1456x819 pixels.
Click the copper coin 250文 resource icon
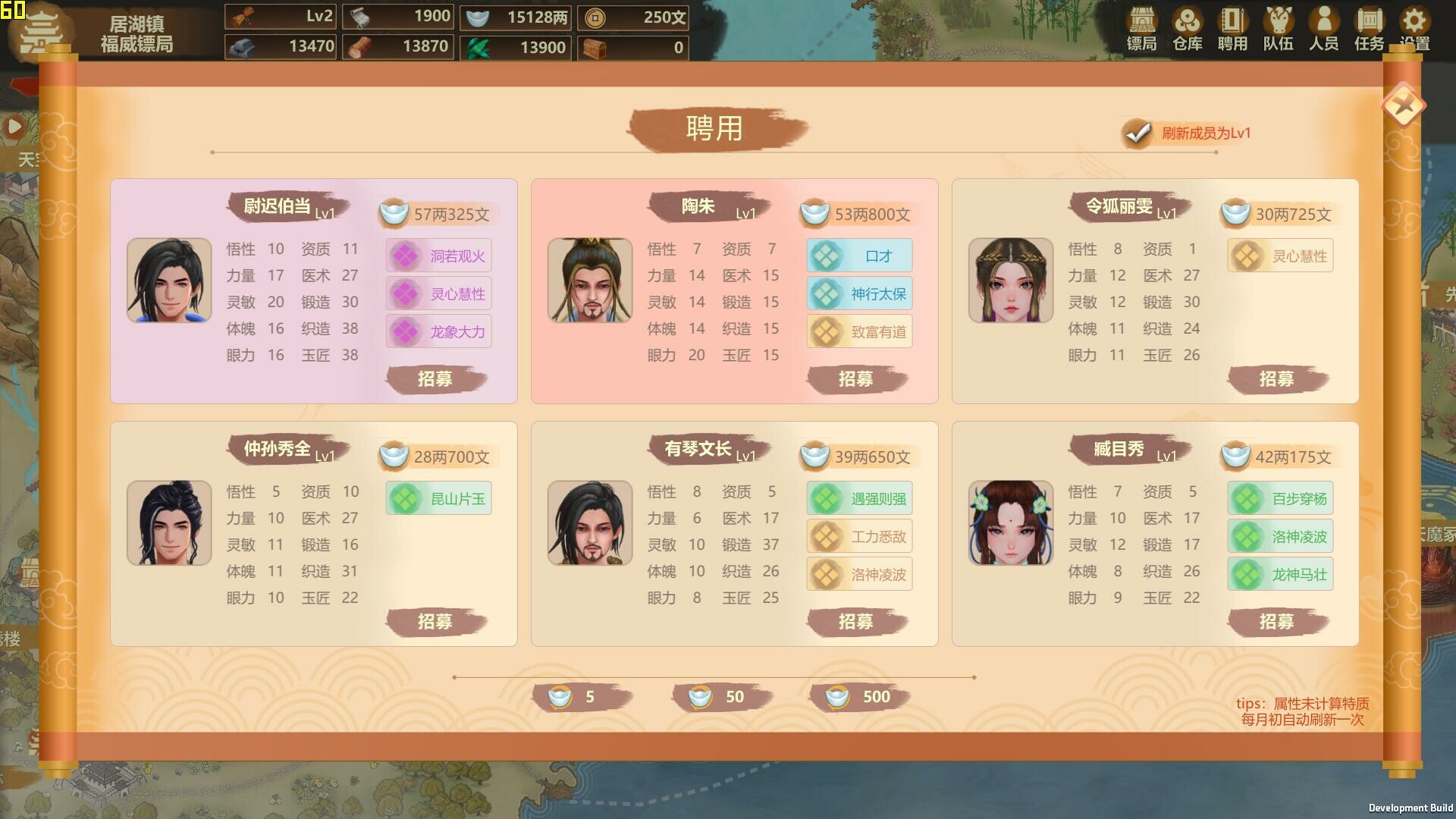595,16
